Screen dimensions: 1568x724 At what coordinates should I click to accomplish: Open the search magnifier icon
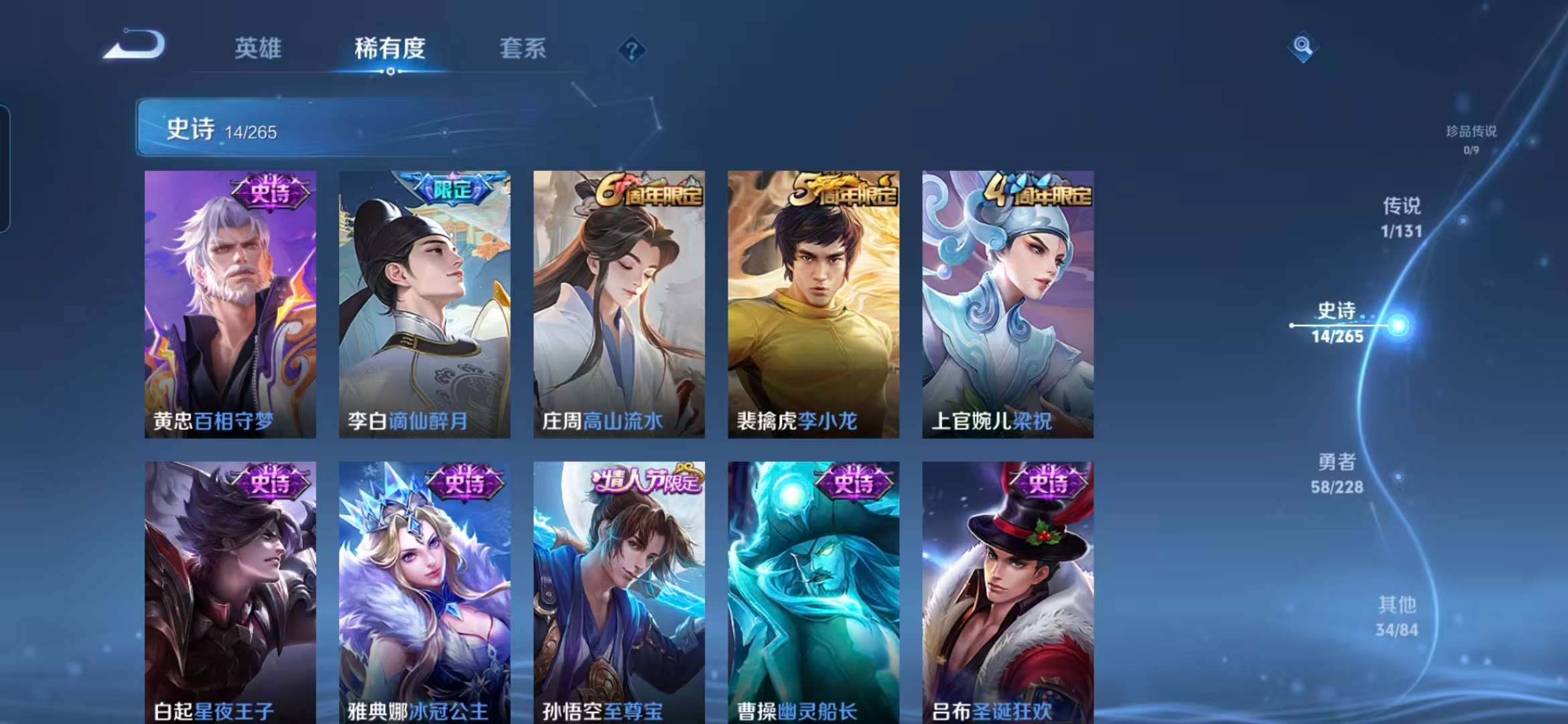[x=1302, y=46]
